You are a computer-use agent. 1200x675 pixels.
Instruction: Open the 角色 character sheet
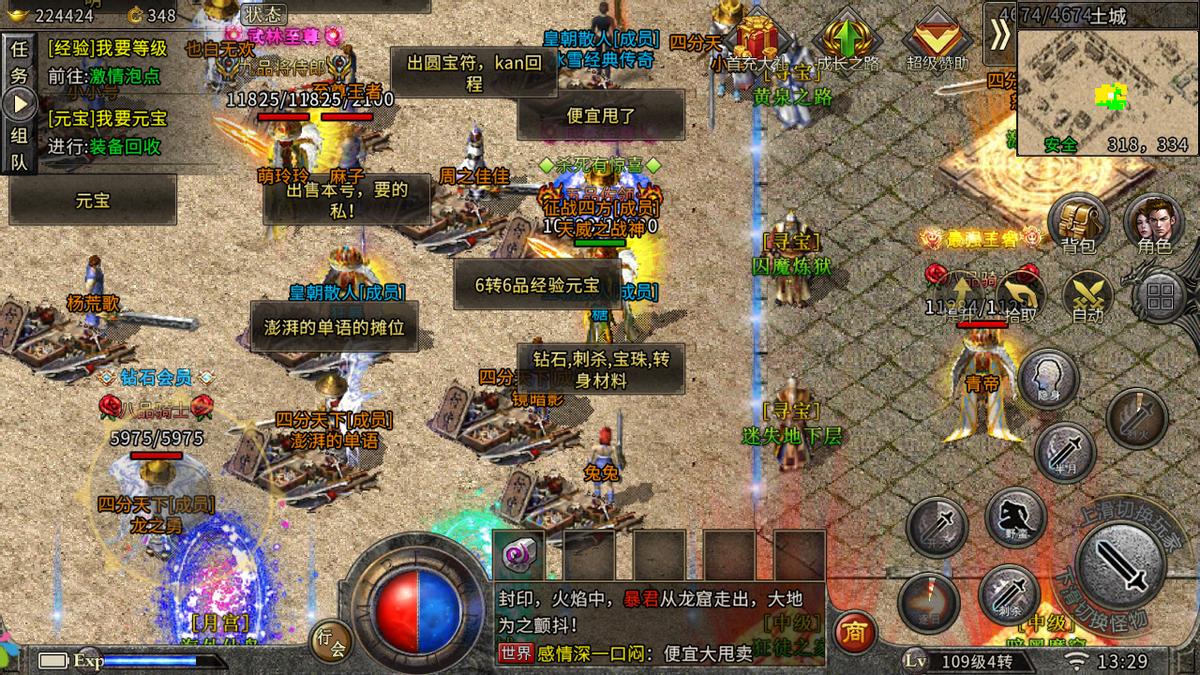coord(1154,224)
